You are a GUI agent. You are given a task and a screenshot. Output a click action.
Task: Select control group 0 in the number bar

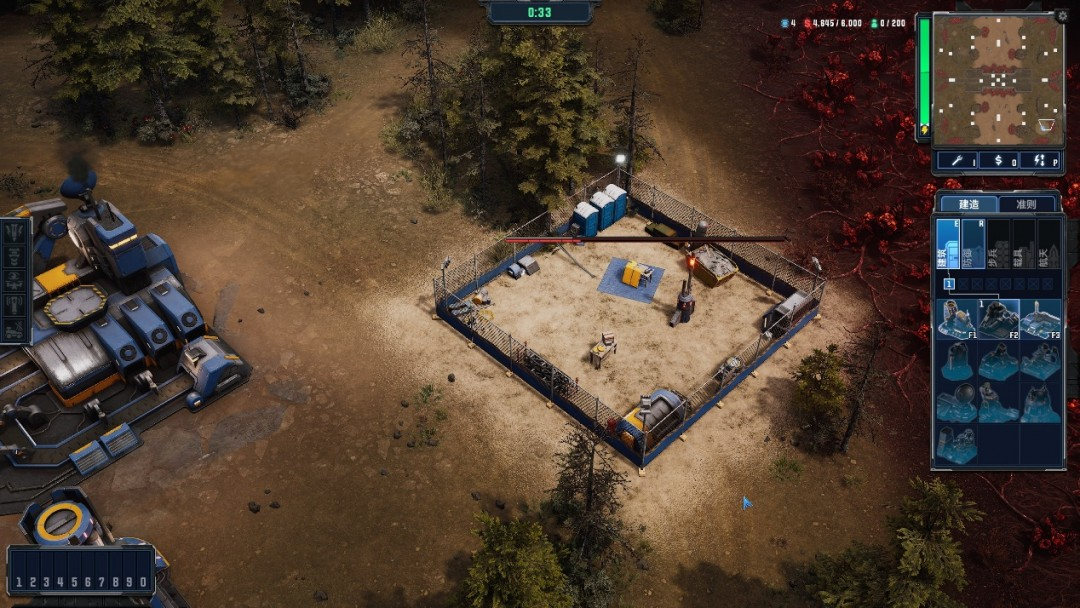click(x=144, y=582)
